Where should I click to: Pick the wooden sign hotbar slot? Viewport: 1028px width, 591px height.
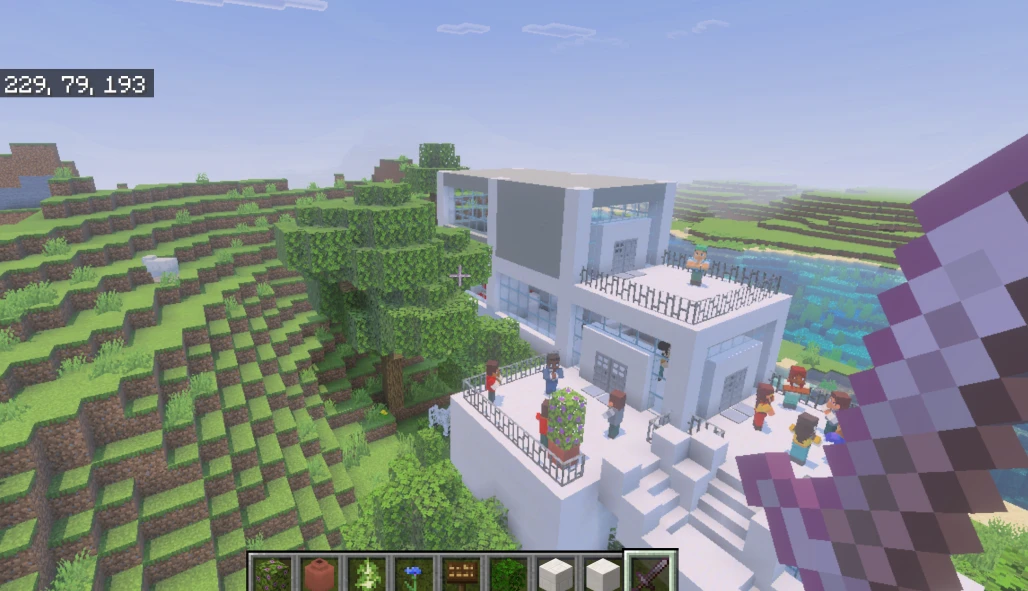pyautogui.click(x=460, y=574)
